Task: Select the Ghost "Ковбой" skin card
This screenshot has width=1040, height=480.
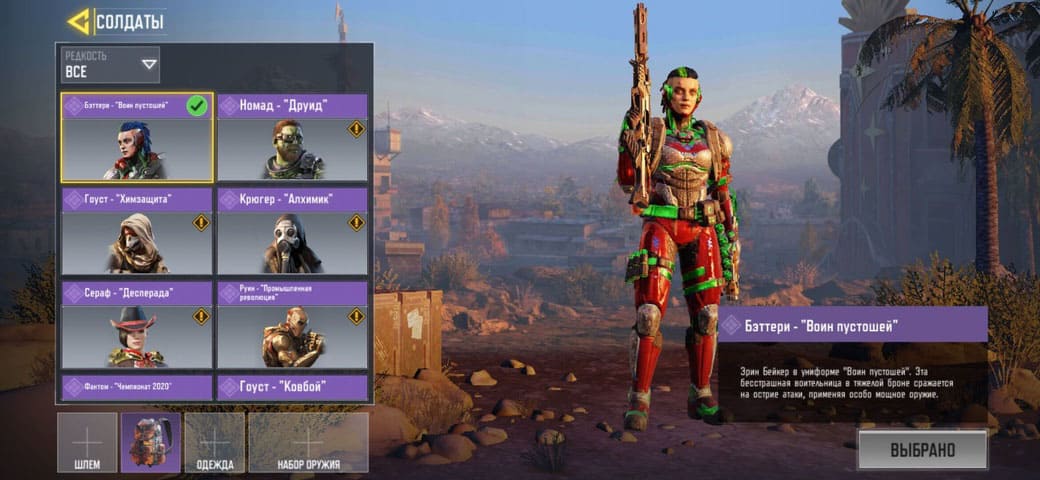Action: (292, 387)
